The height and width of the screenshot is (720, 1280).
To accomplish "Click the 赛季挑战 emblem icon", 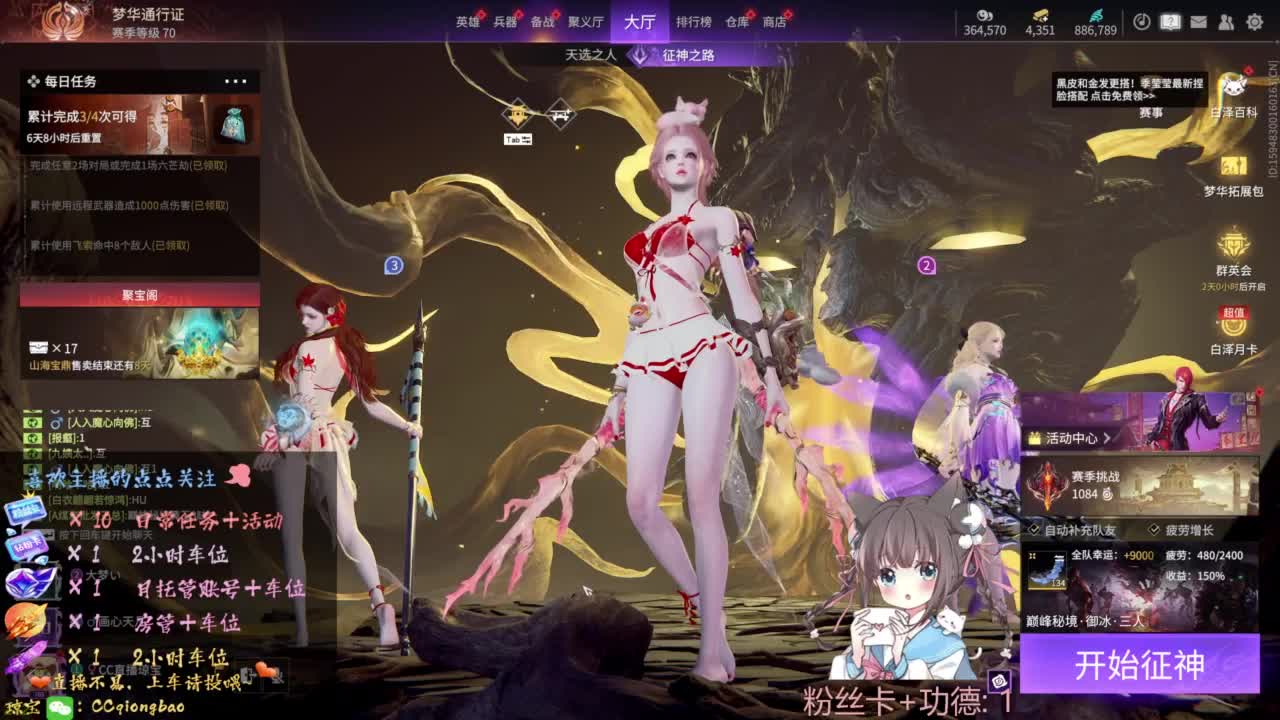I will coord(1047,486).
